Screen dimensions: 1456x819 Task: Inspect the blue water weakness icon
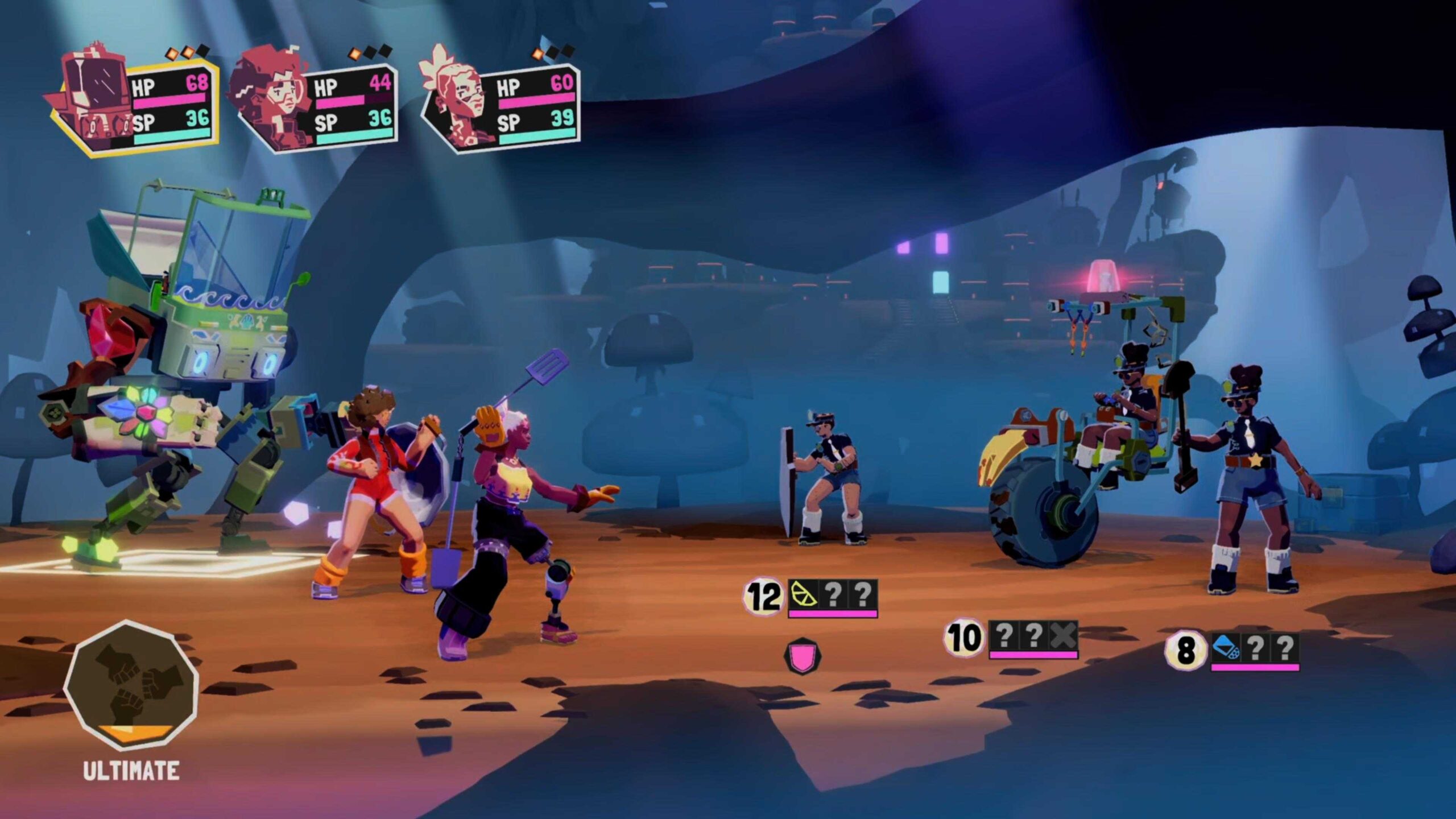(1226, 647)
